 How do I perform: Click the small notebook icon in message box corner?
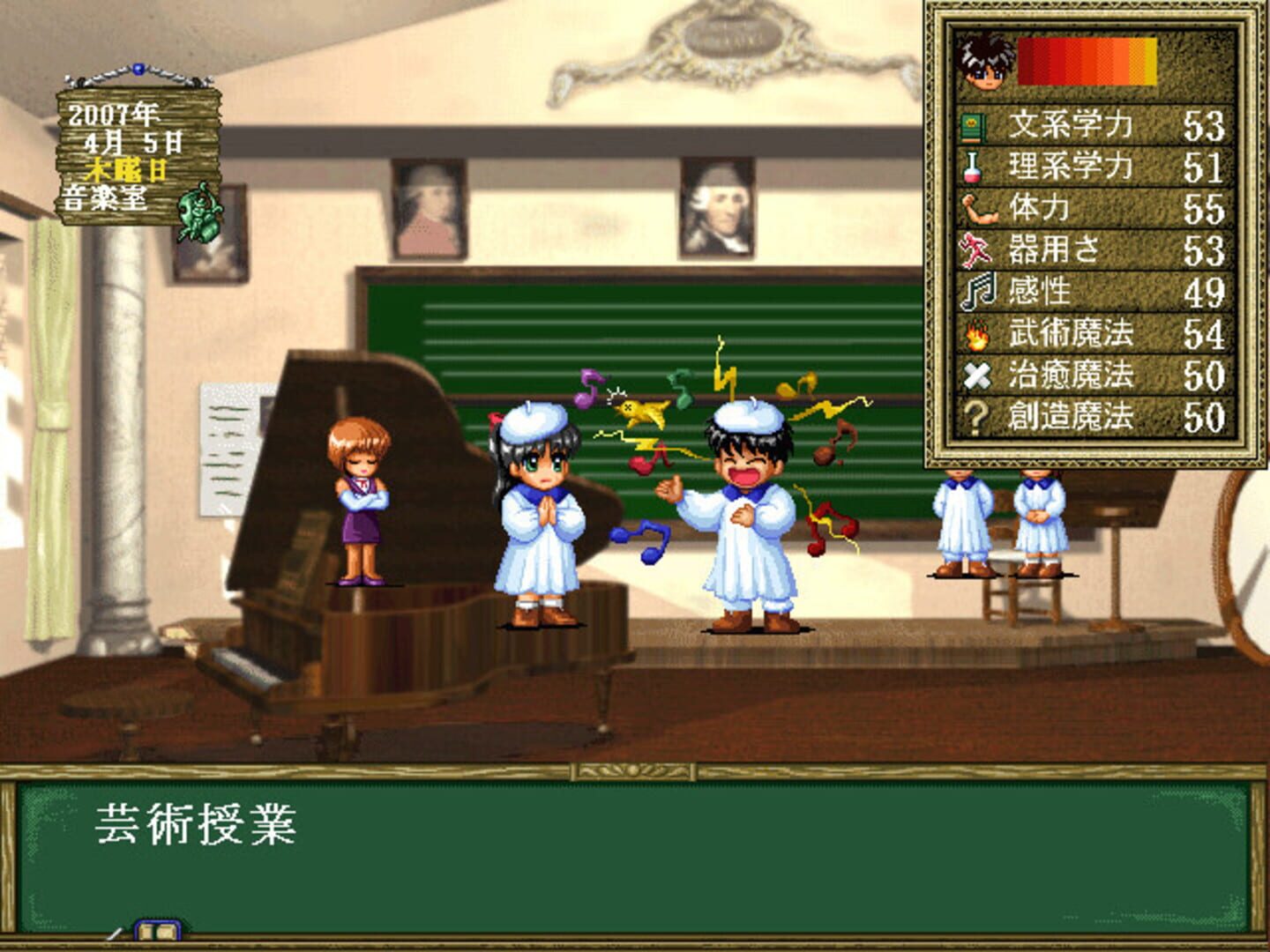pos(158,931)
